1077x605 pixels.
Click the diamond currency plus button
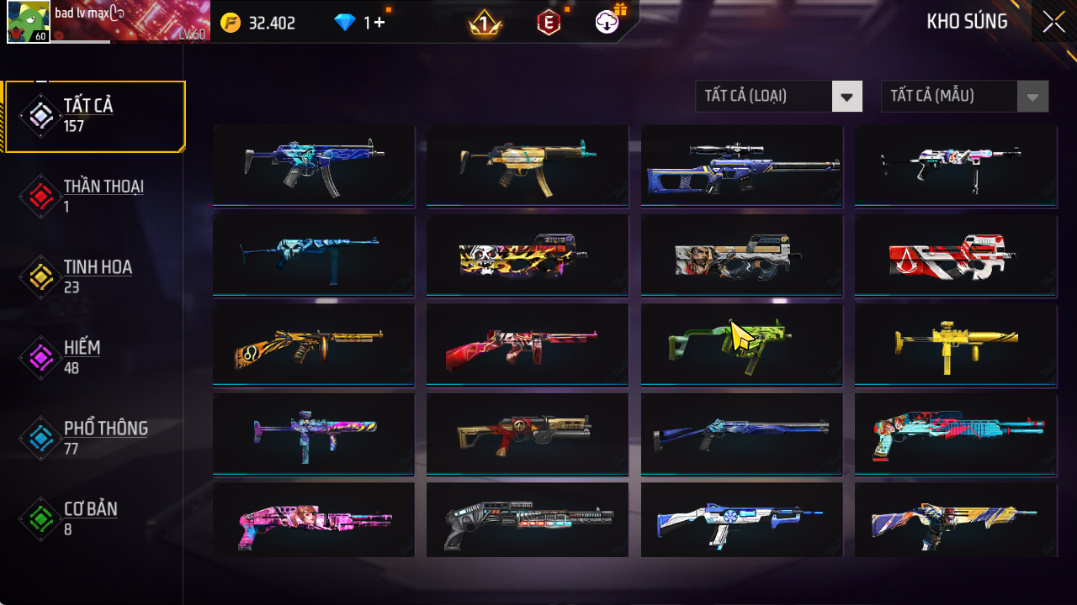tap(379, 22)
